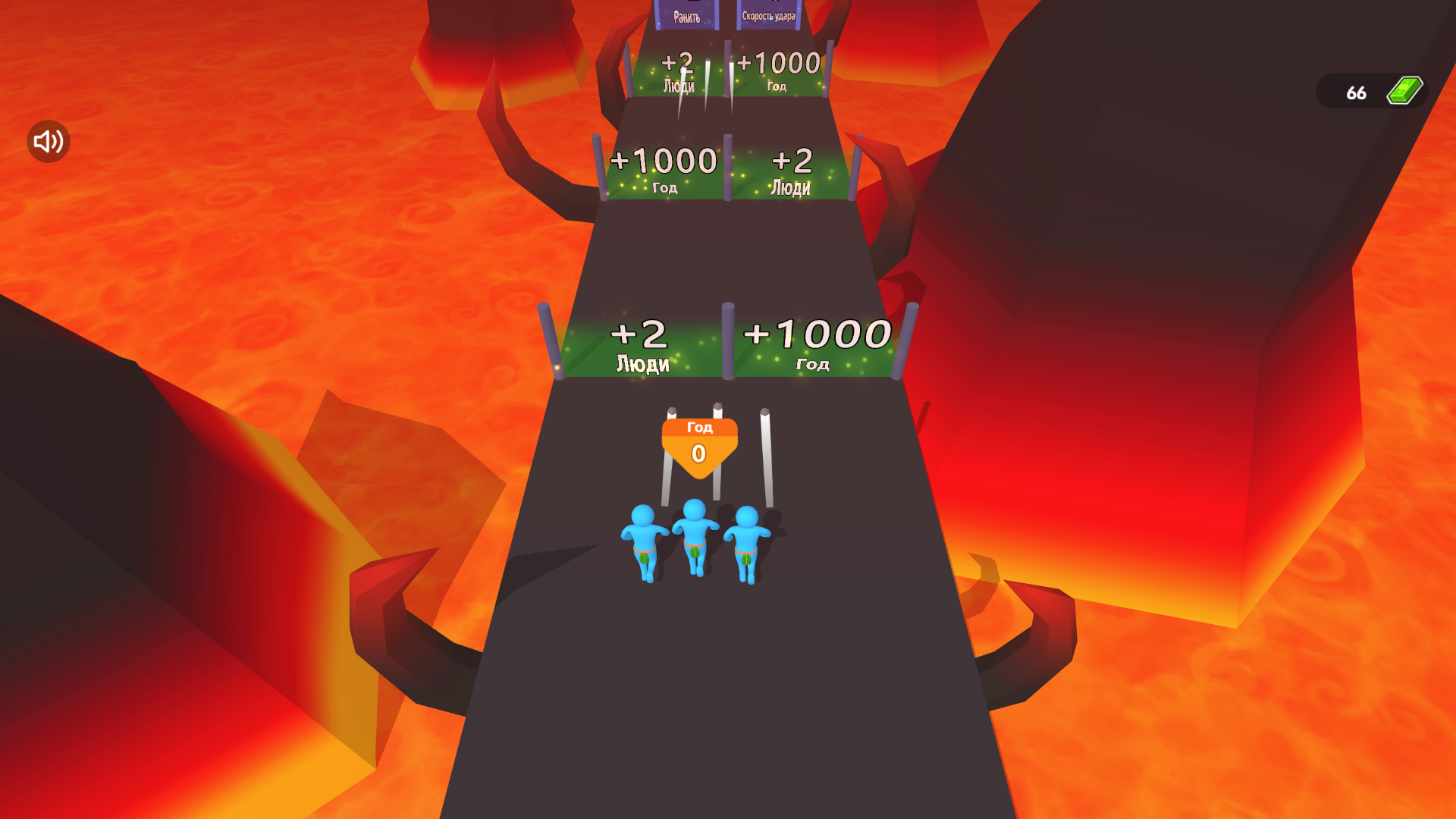Toggle sound off using the volume control
The height and width of the screenshot is (819, 1456).
47,140
